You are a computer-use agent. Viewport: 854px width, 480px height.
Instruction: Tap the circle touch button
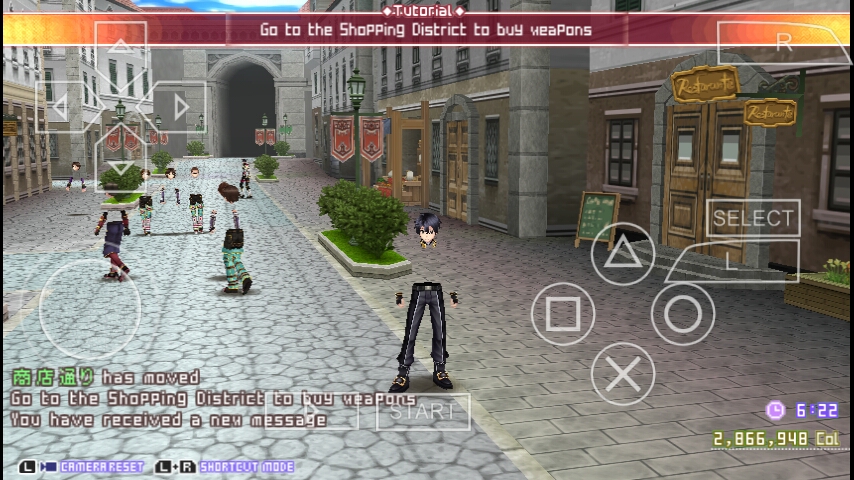(683, 314)
